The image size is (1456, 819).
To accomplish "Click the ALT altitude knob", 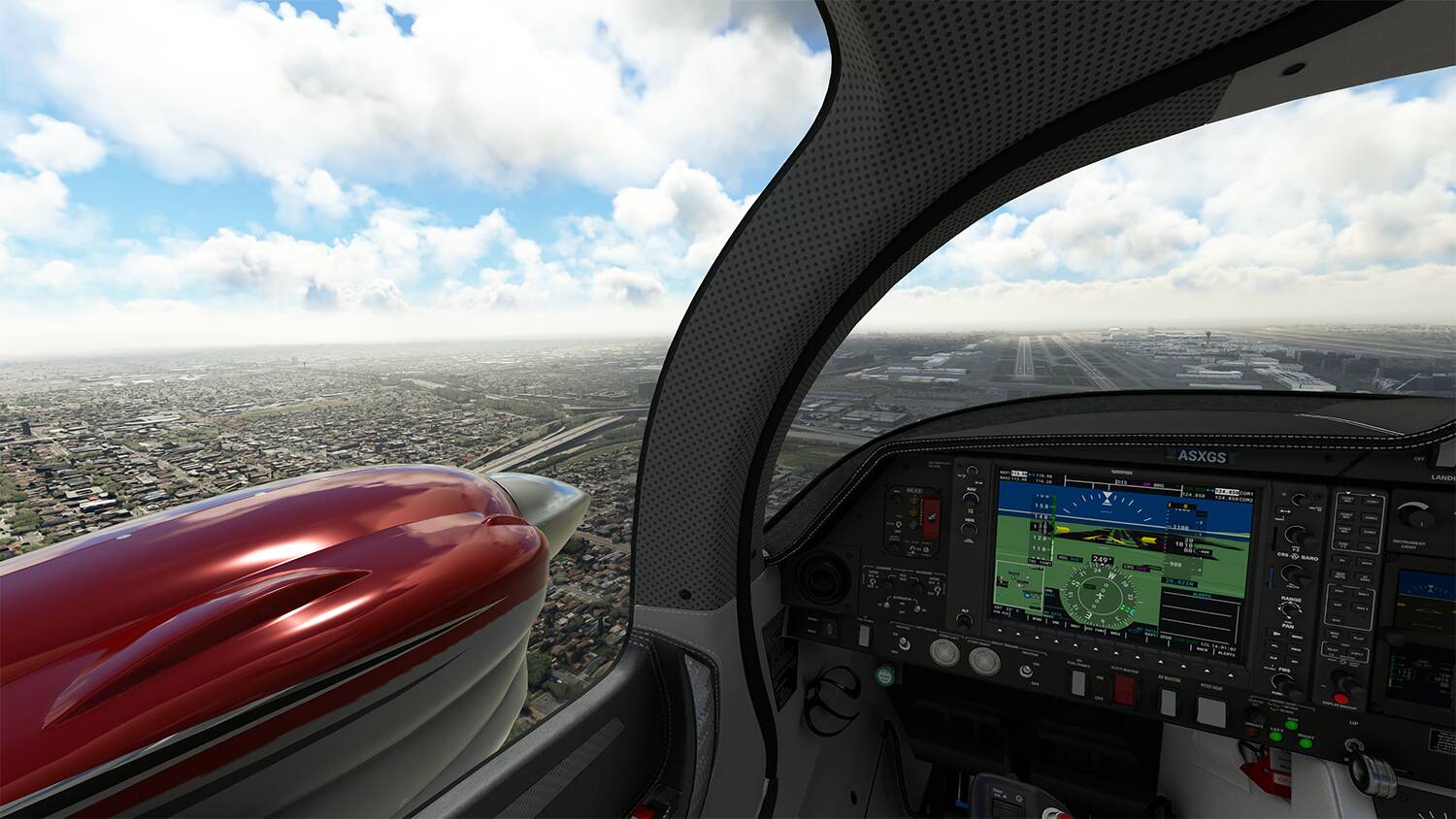I will pos(965,618).
